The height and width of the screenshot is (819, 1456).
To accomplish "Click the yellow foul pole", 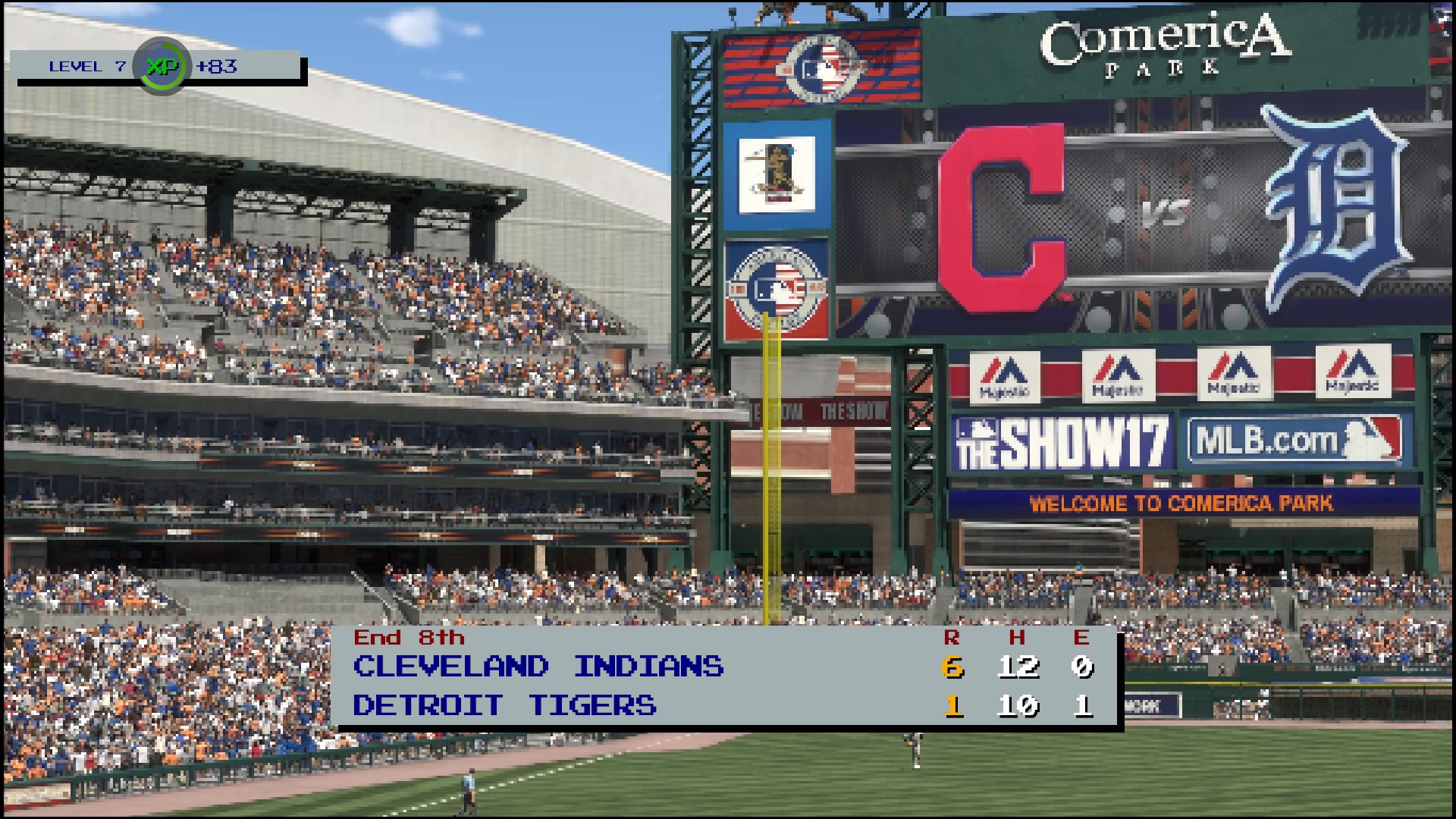I will (x=773, y=493).
